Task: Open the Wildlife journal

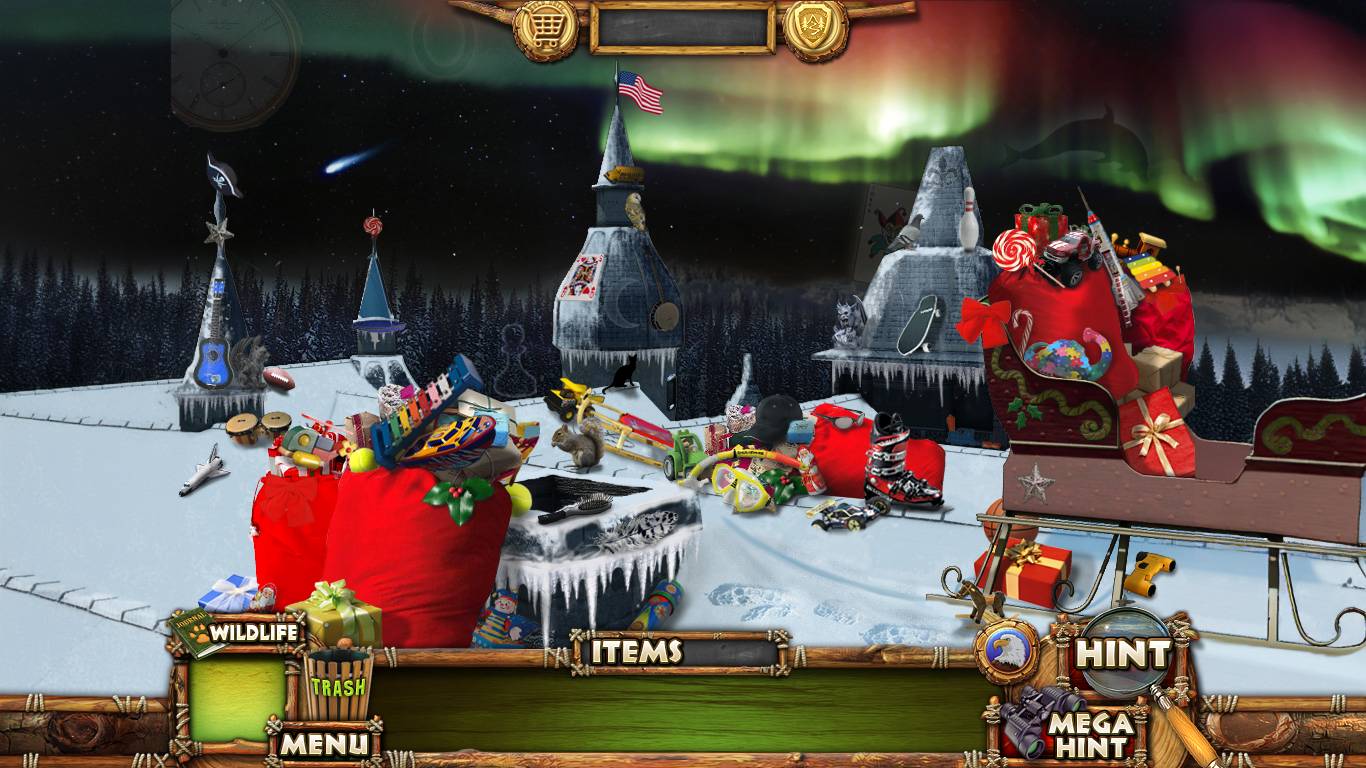Action: point(238,633)
